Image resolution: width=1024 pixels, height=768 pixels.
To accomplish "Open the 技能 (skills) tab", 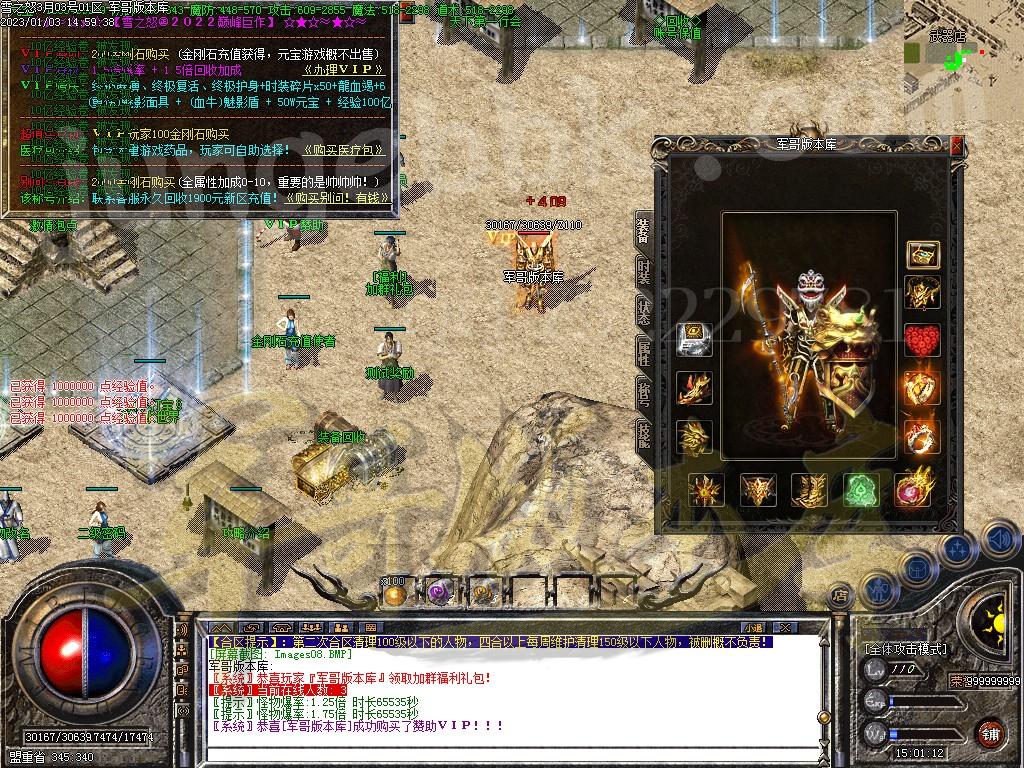I will click(644, 435).
